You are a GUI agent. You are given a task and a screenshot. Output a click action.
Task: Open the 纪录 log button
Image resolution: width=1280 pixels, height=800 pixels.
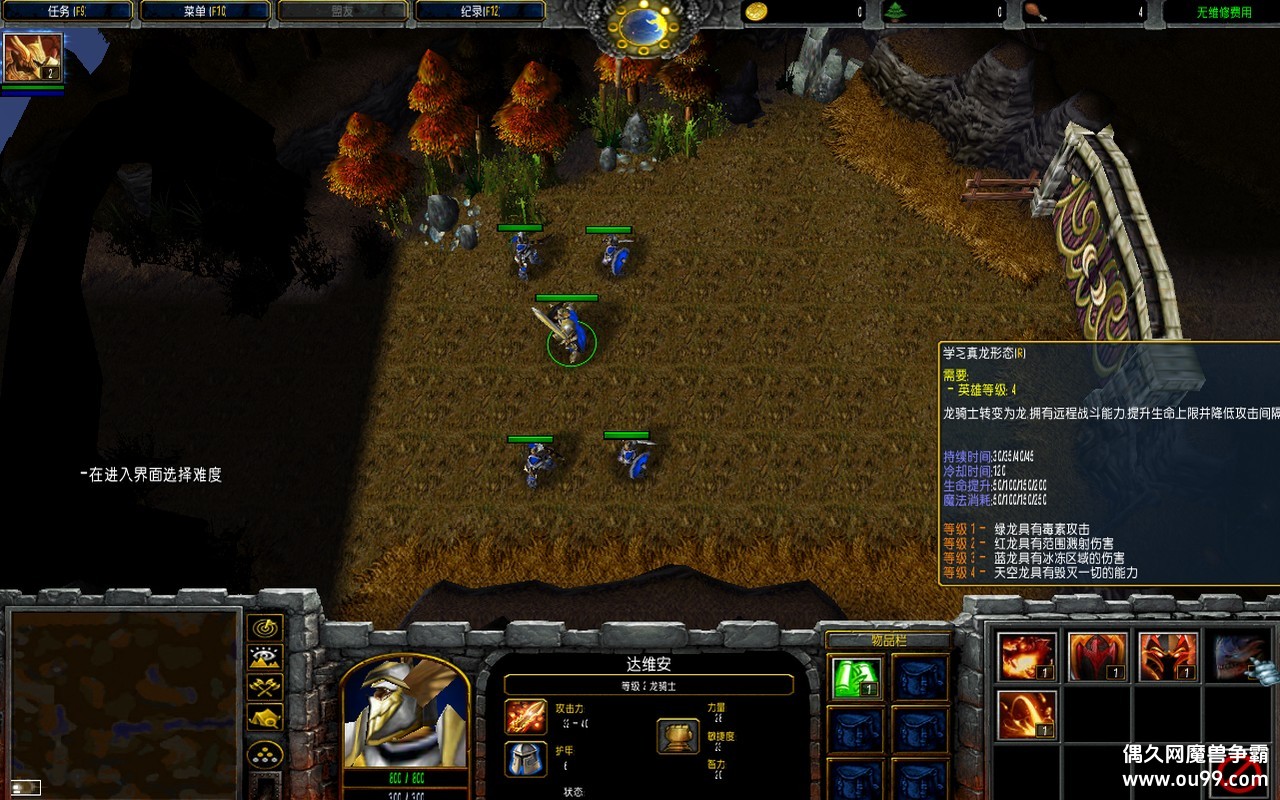[x=480, y=12]
